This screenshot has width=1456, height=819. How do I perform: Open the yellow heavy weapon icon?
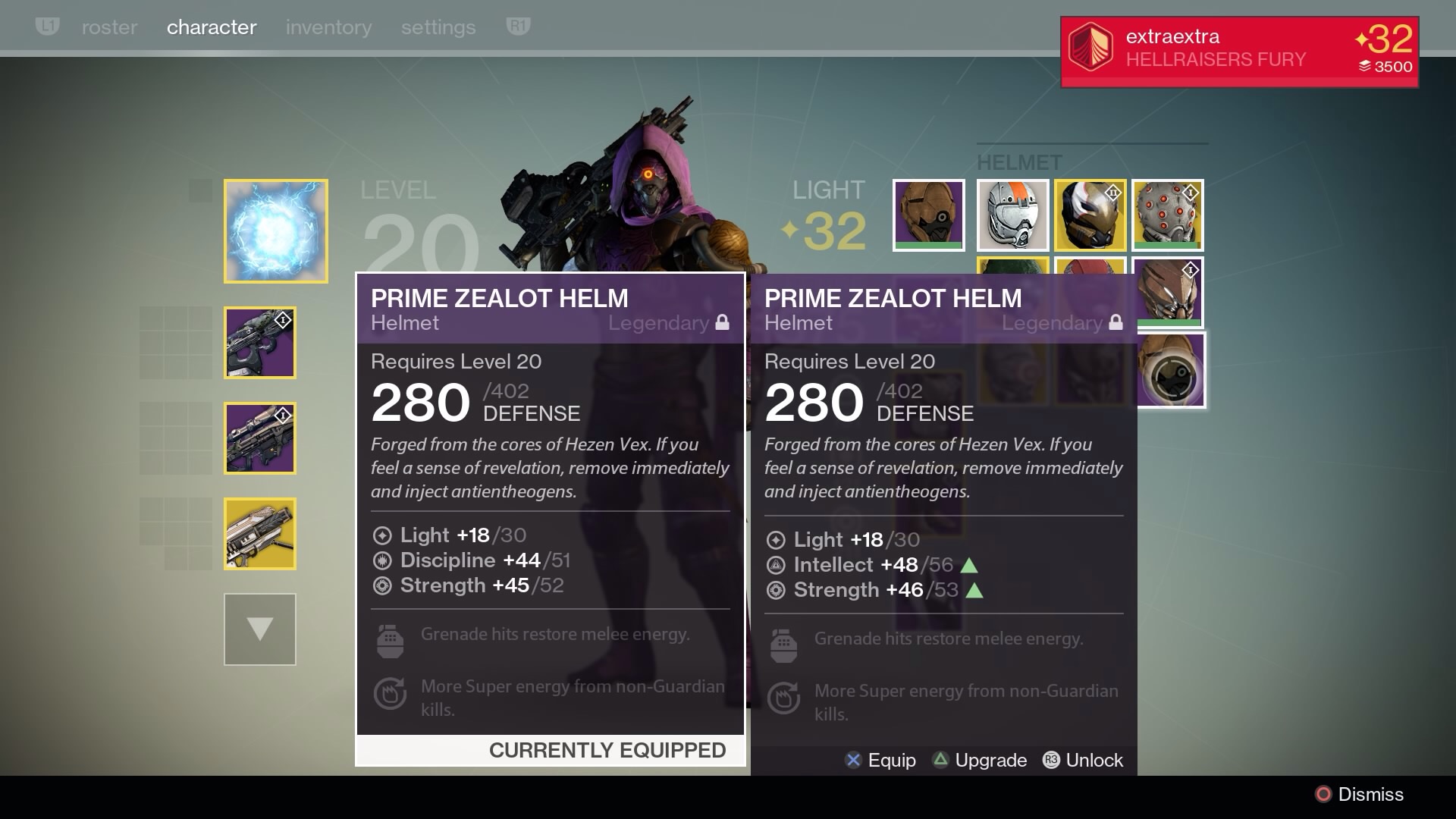click(x=259, y=534)
